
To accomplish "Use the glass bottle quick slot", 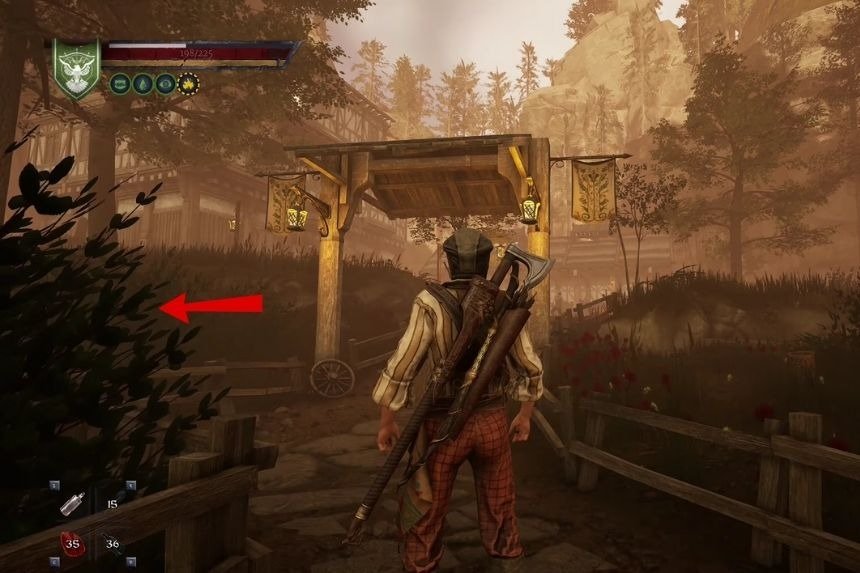I will pos(73,505).
